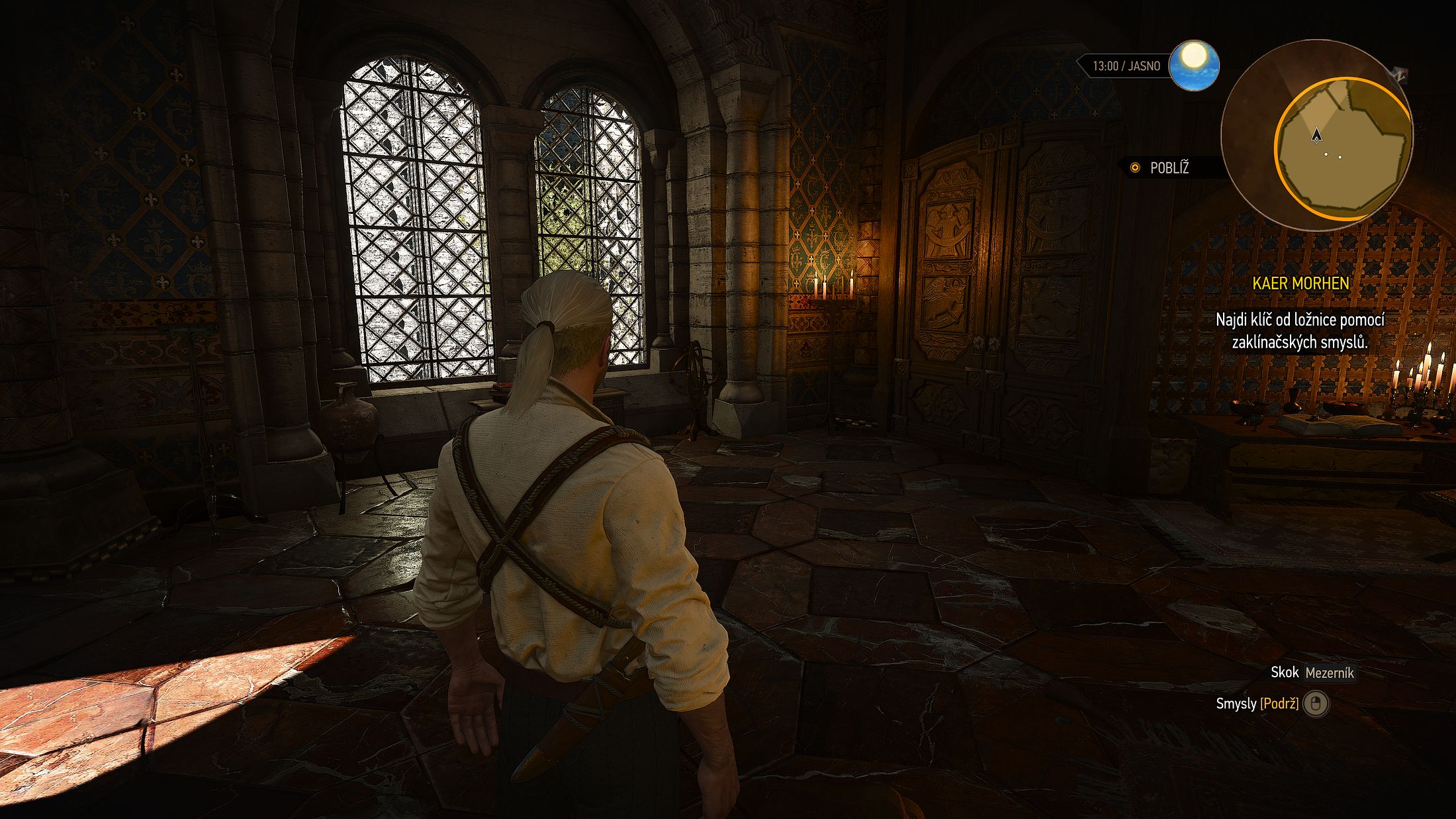Click the circular minimap
Screen dimensions: 1456x819
tap(1316, 135)
